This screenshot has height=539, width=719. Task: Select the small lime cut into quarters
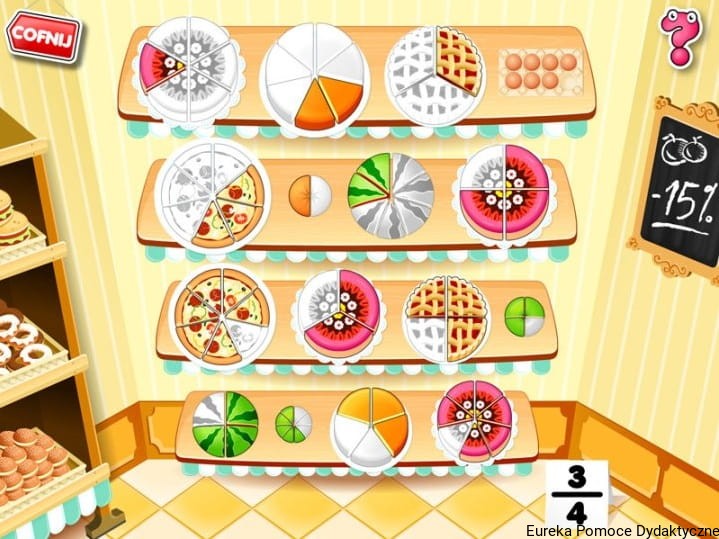point(524,316)
